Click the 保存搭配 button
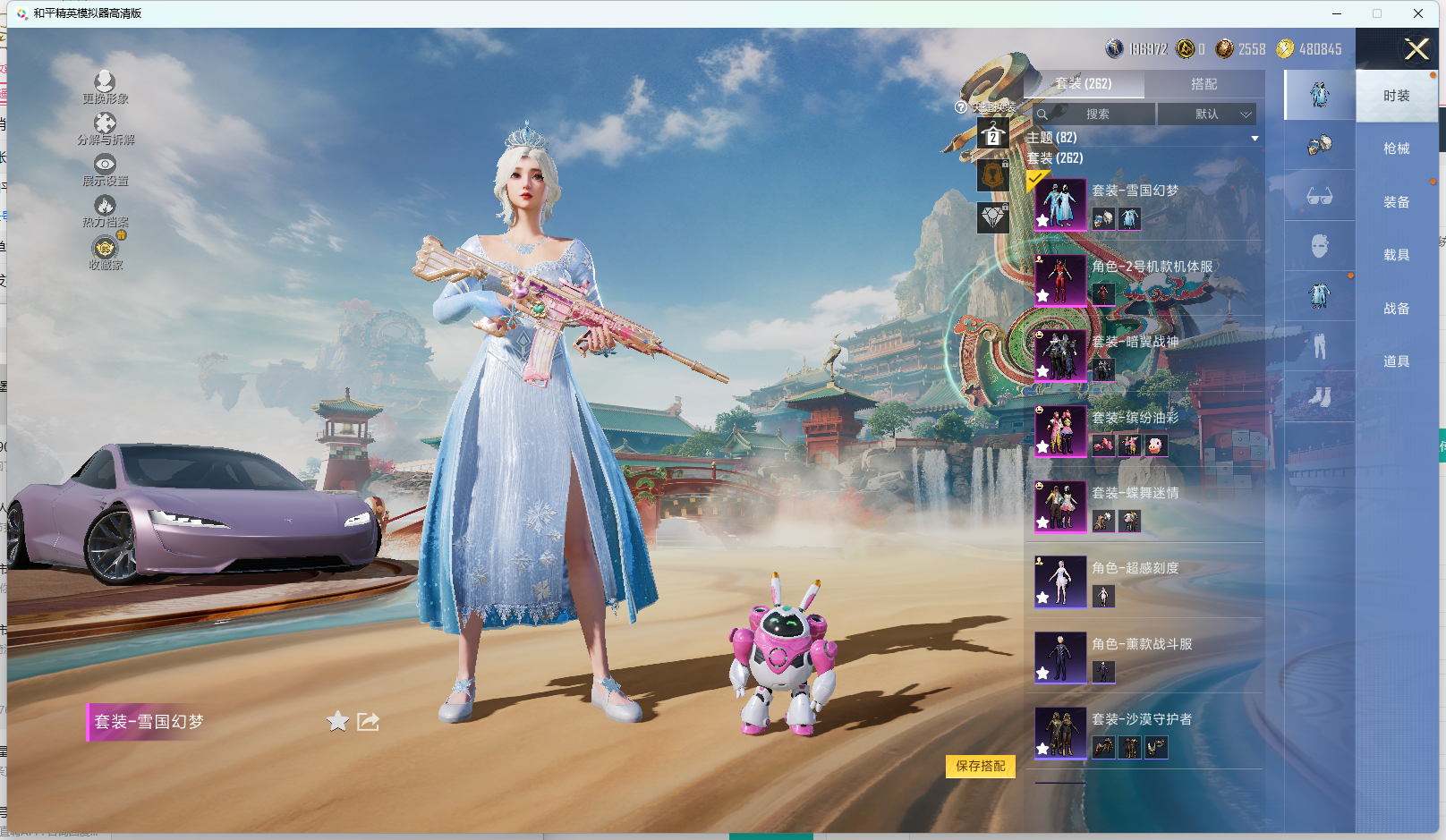 [980, 767]
